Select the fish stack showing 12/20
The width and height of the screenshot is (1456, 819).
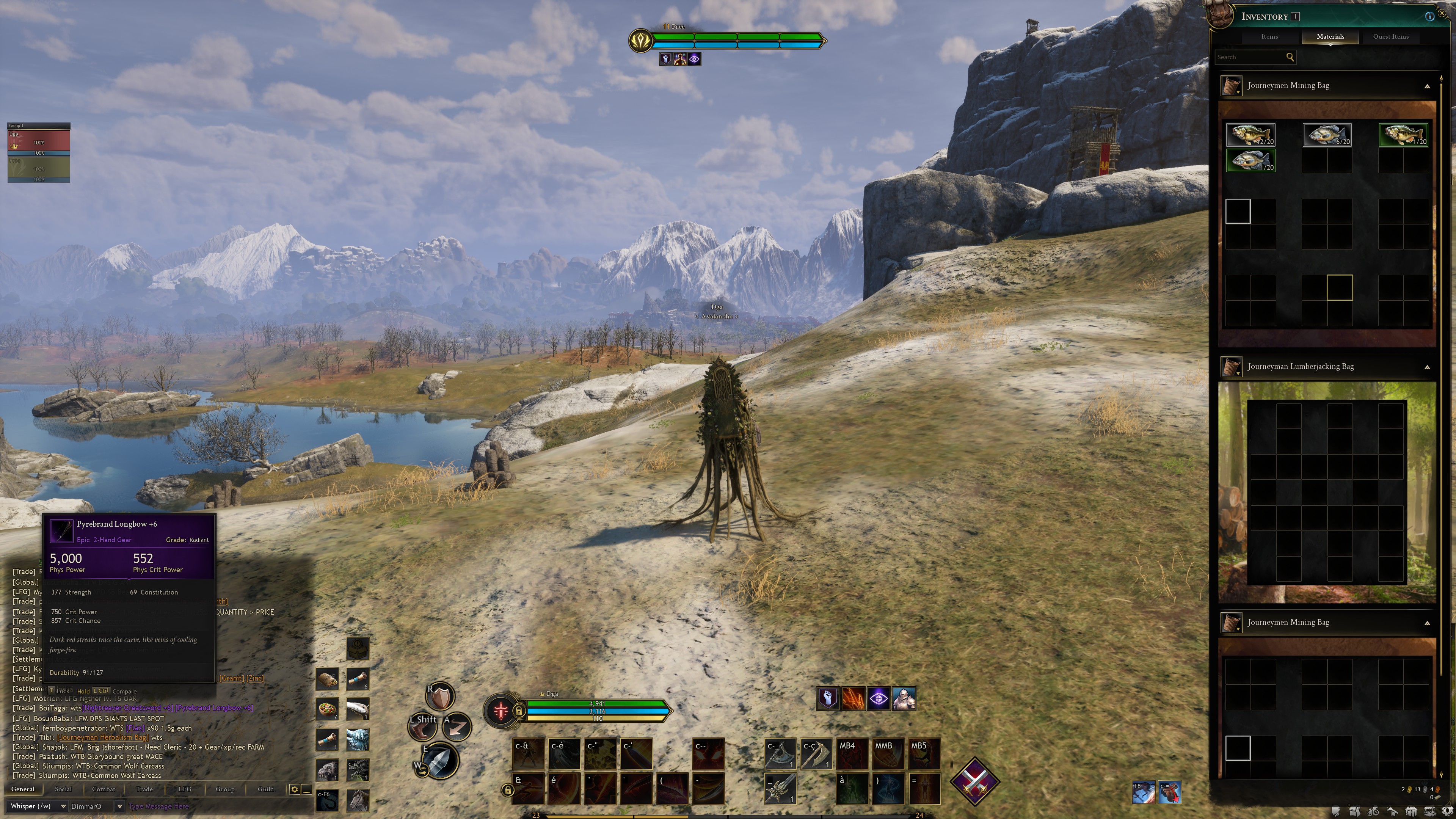[x=1250, y=135]
